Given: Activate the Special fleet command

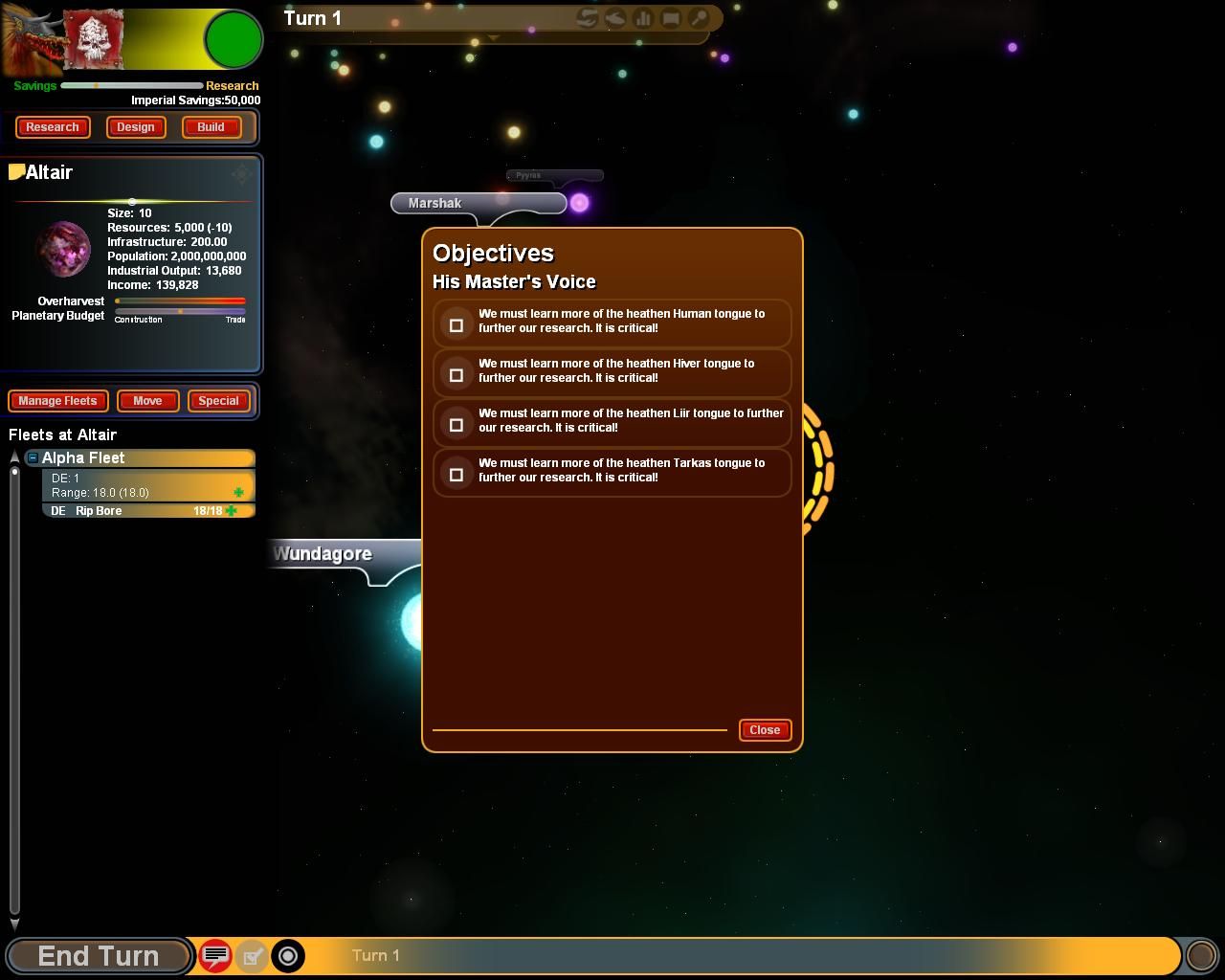Looking at the screenshot, I should tap(218, 401).
